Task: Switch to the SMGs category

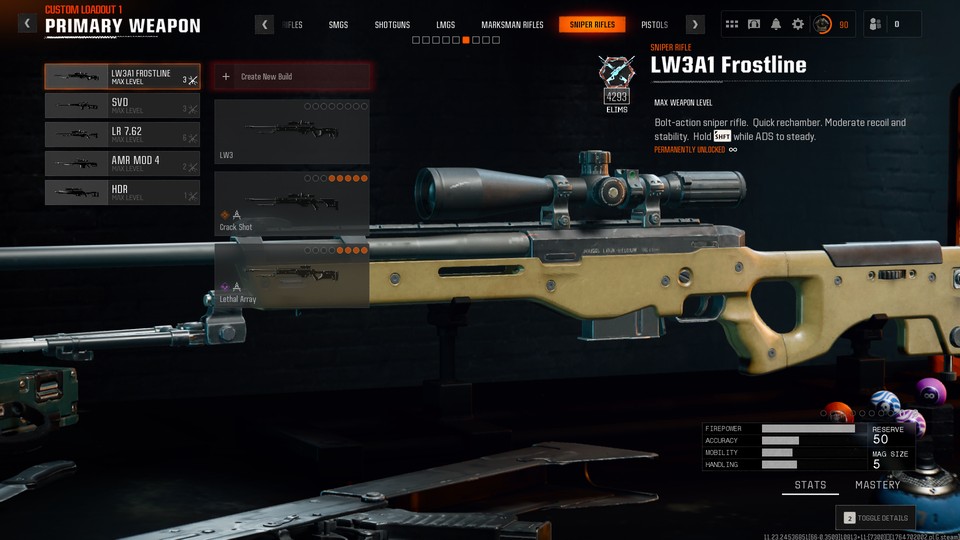Action: [x=338, y=25]
